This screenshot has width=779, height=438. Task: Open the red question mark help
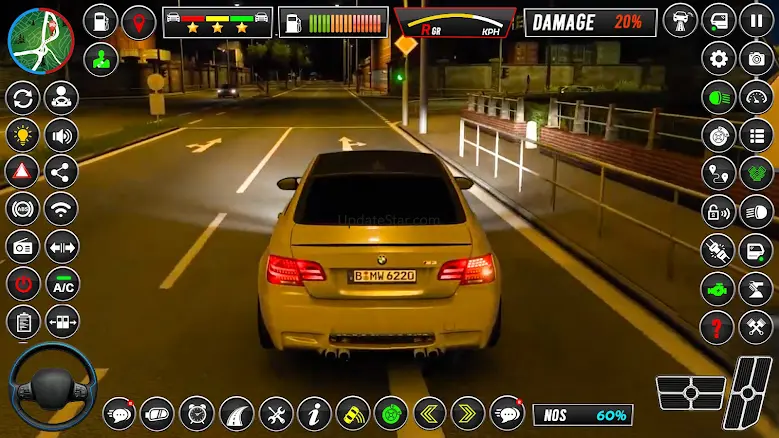718,326
